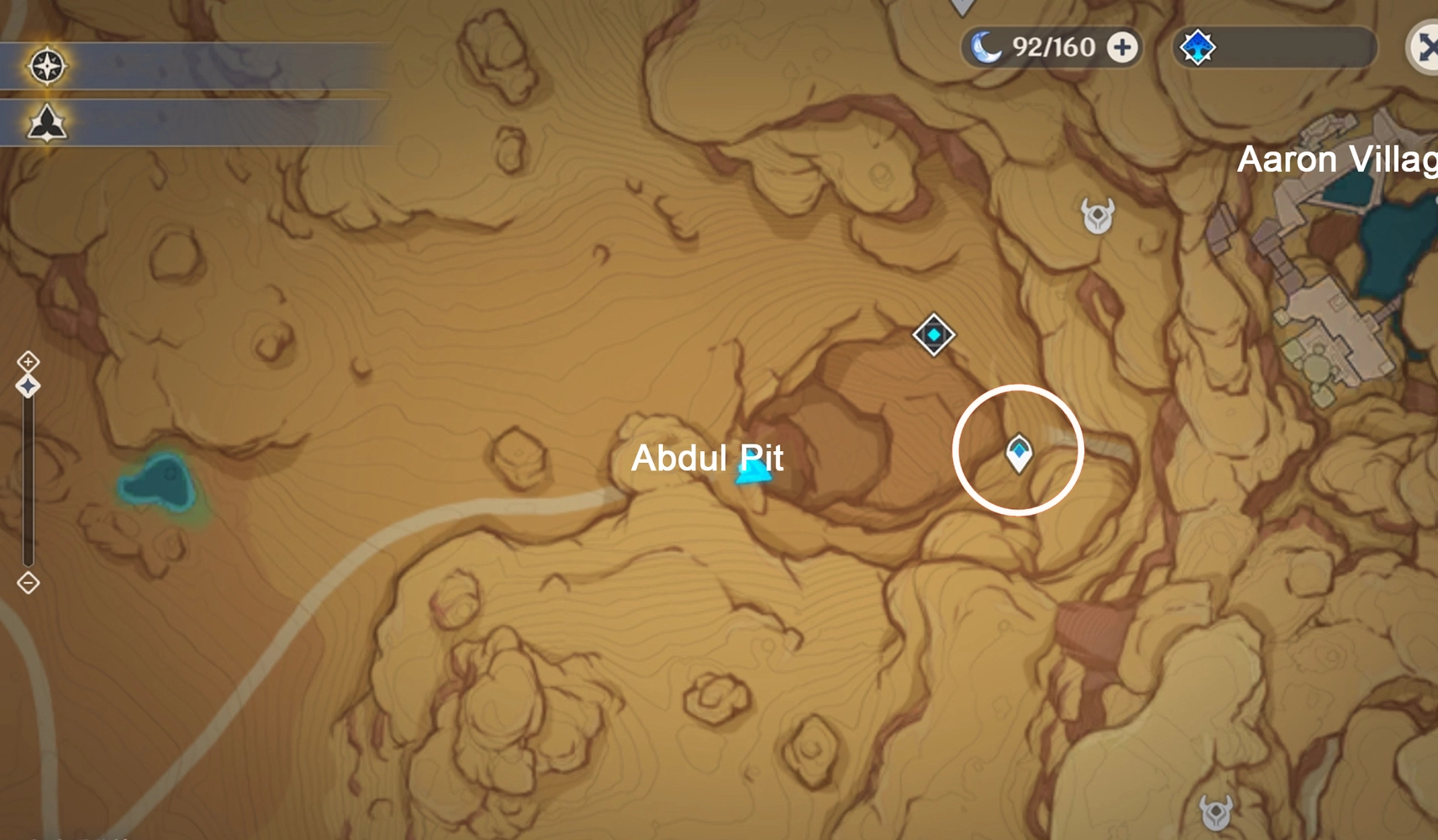Screen dimensions: 1438x840
Task: Toggle map fullscreen with the arrows button
Action: 1427,48
